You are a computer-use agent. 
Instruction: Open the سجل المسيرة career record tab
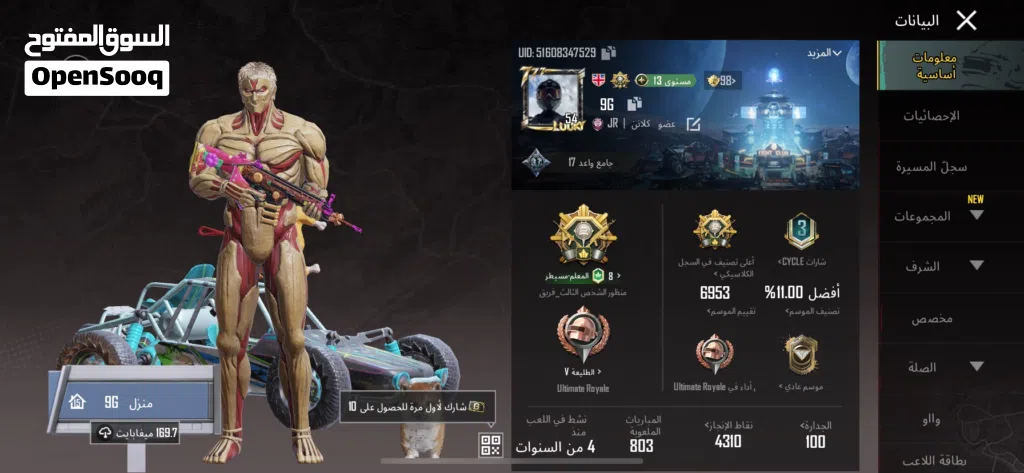tap(931, 166)
